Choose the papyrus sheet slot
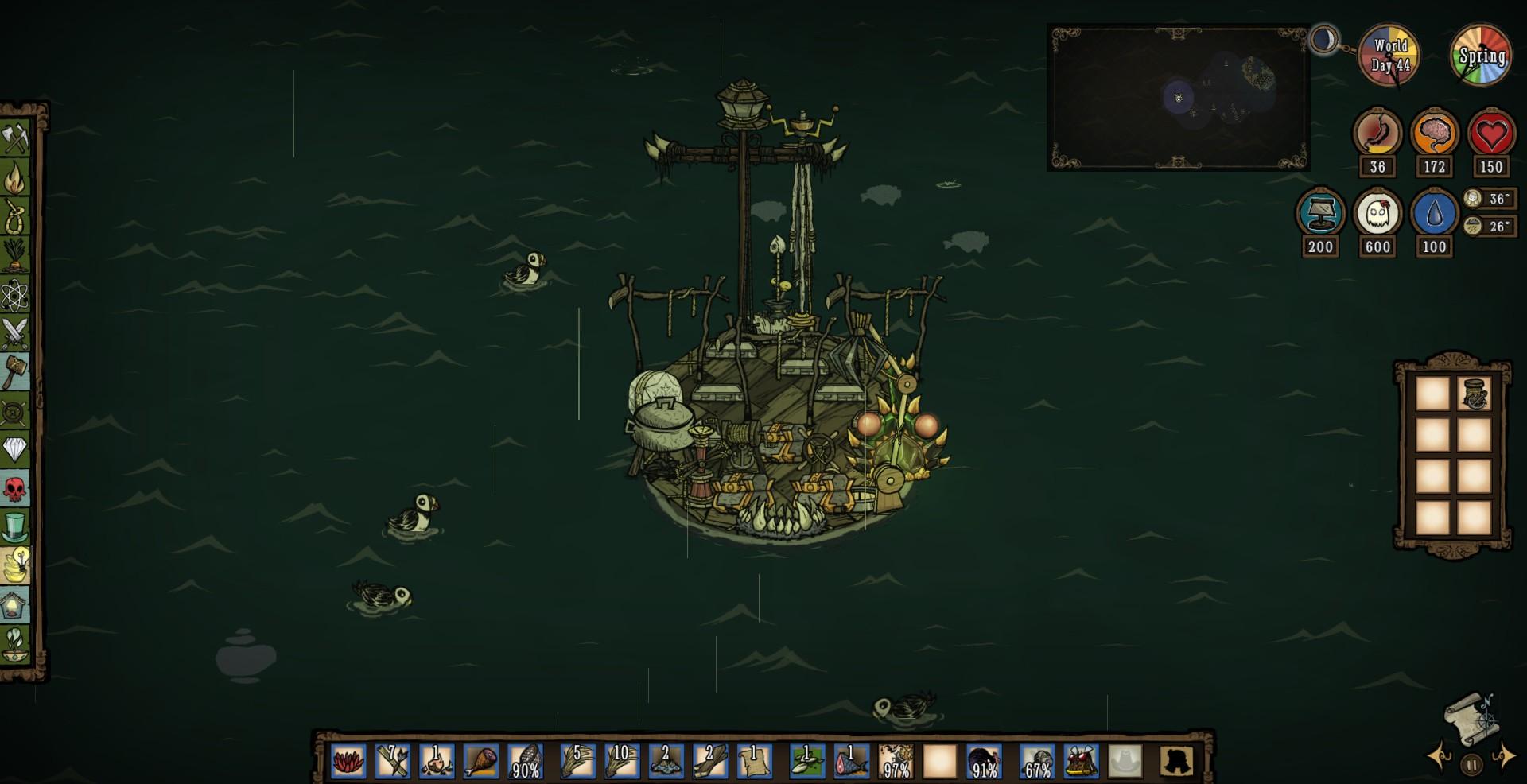Screen dimensions: 1527x784 coord(753,761)
